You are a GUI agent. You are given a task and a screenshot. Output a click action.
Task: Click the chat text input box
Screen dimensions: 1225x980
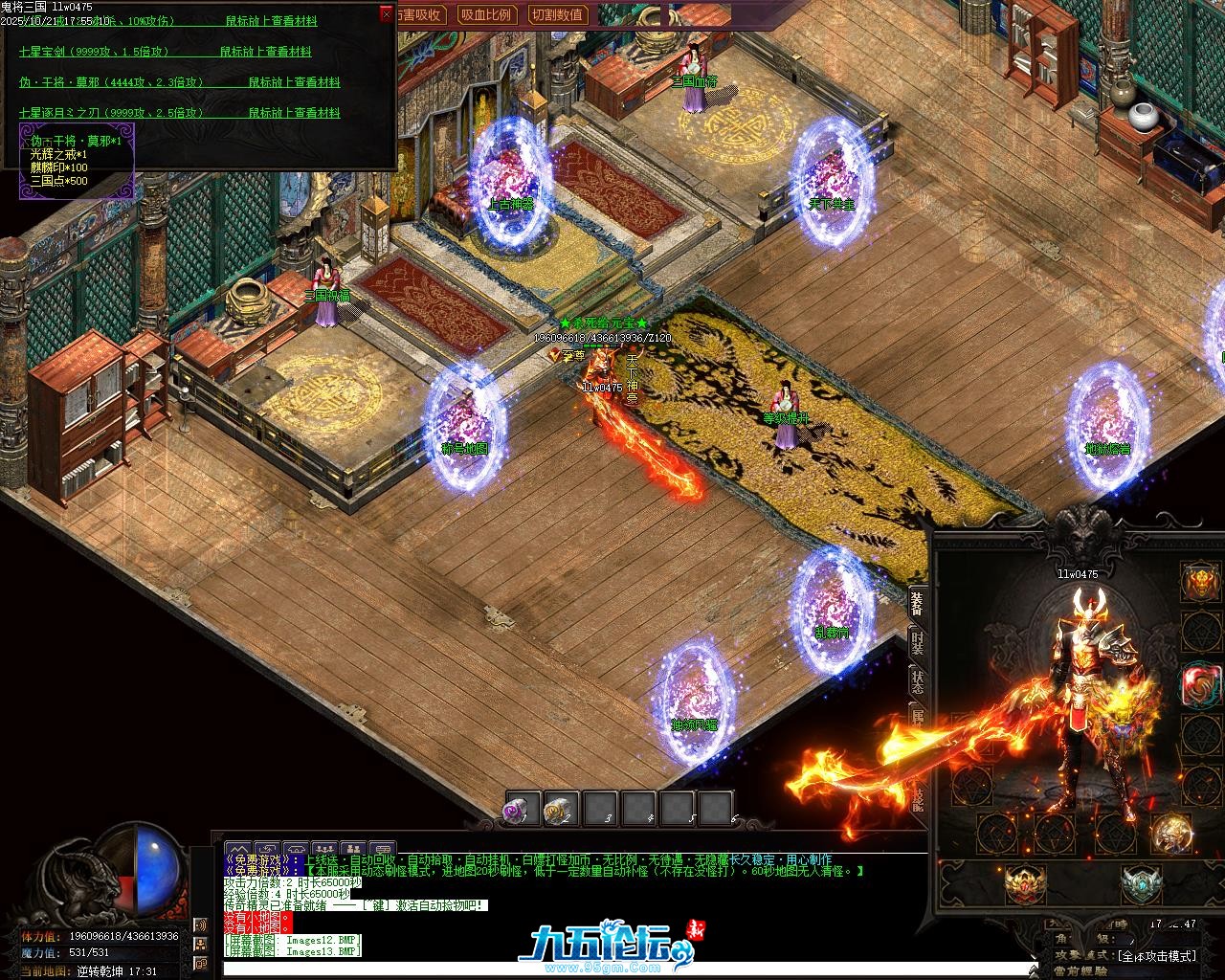(x=574, y=969)
